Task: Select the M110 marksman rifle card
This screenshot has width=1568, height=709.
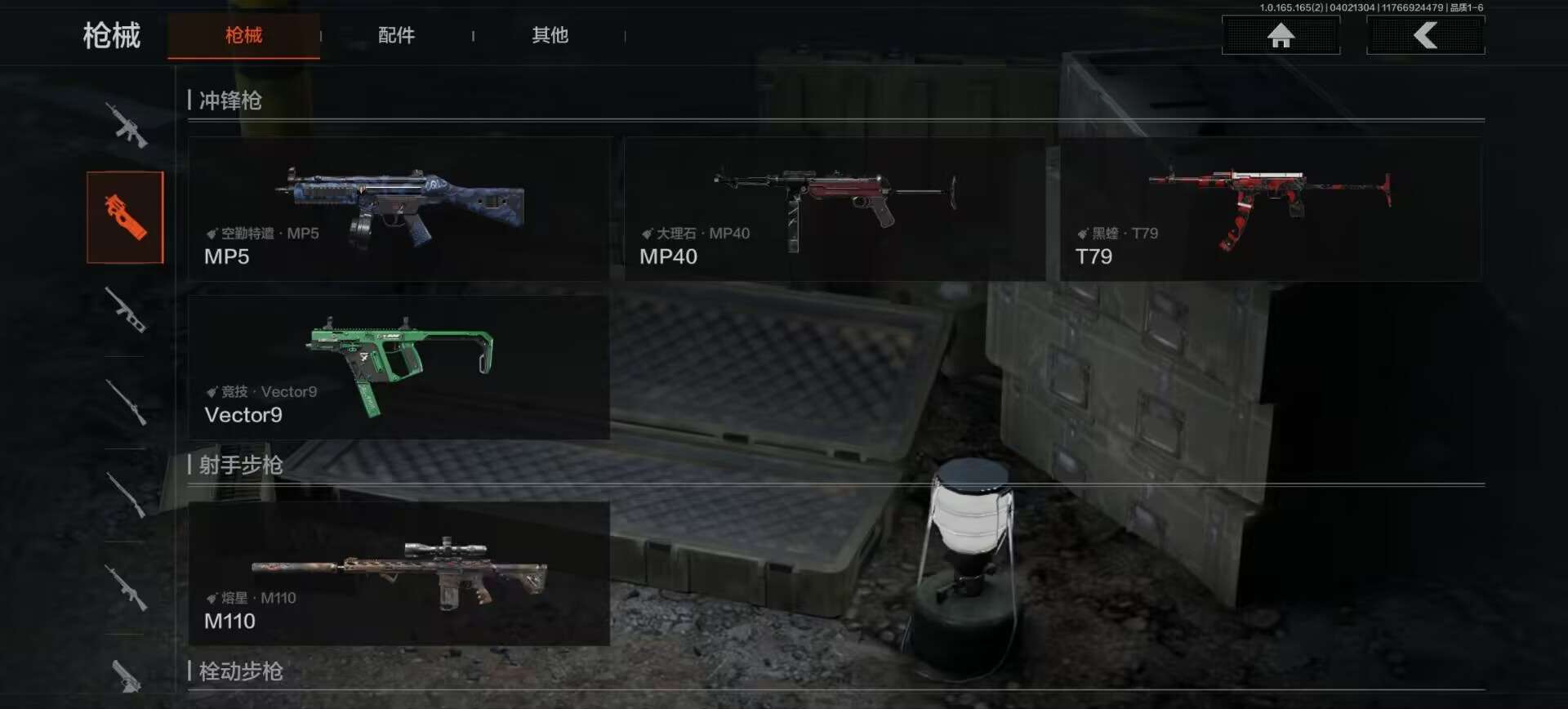Action: 399,573
